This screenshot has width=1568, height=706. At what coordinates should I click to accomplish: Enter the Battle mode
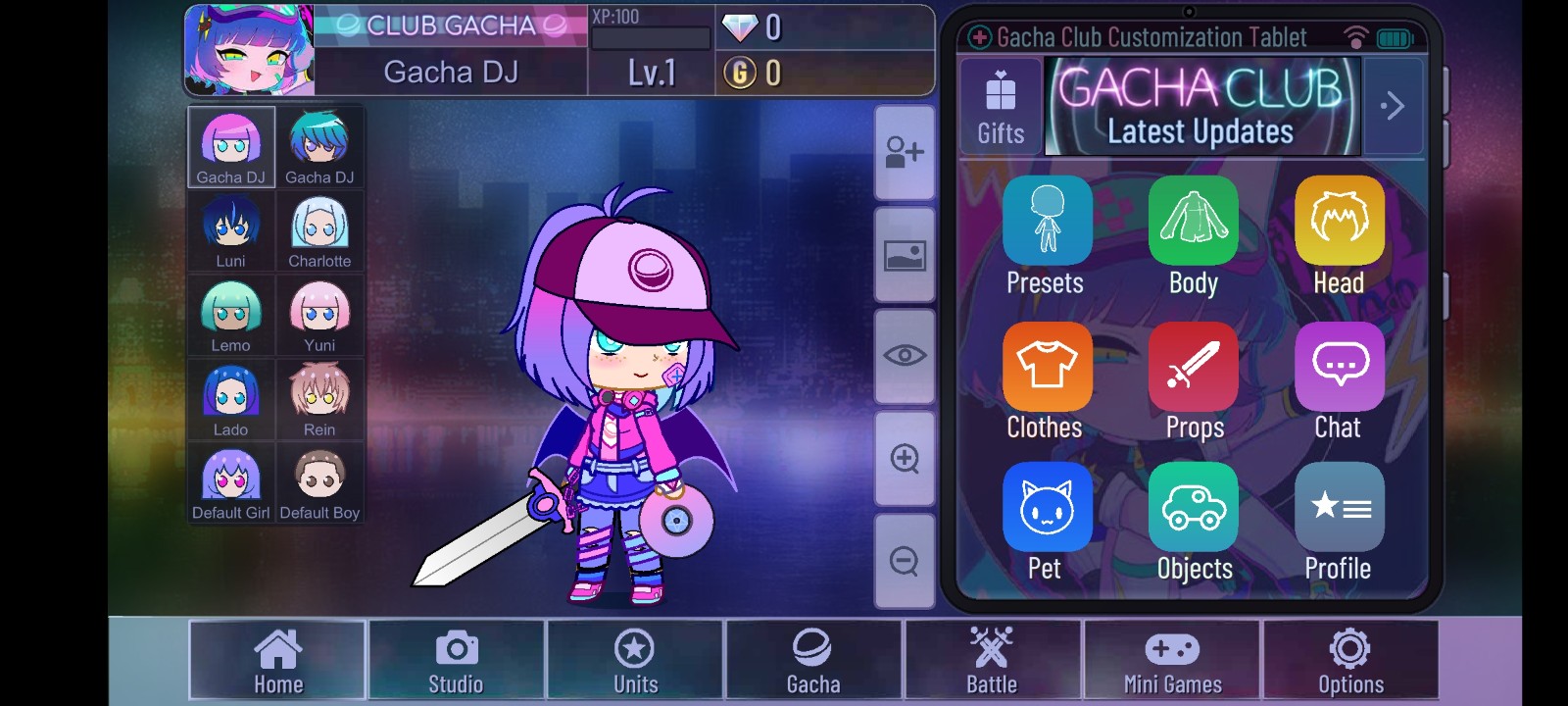pos(992,660)
